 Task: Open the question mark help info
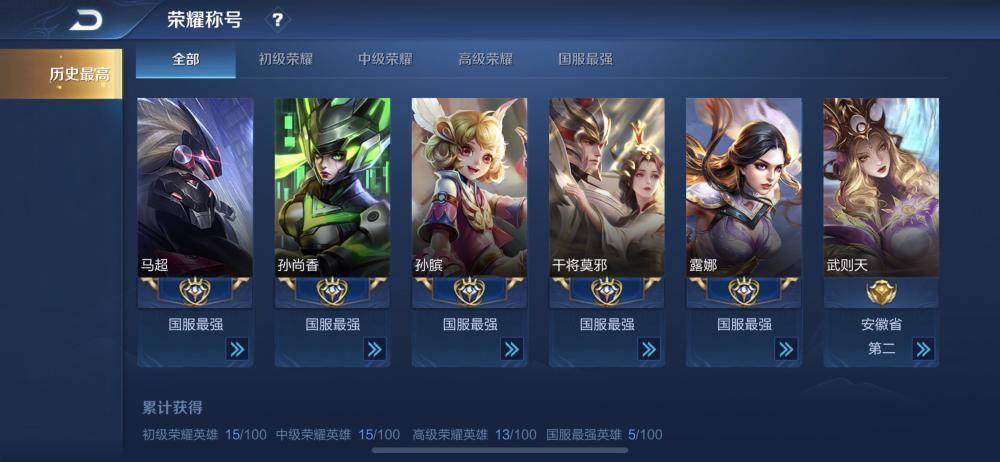coord(277,19)
